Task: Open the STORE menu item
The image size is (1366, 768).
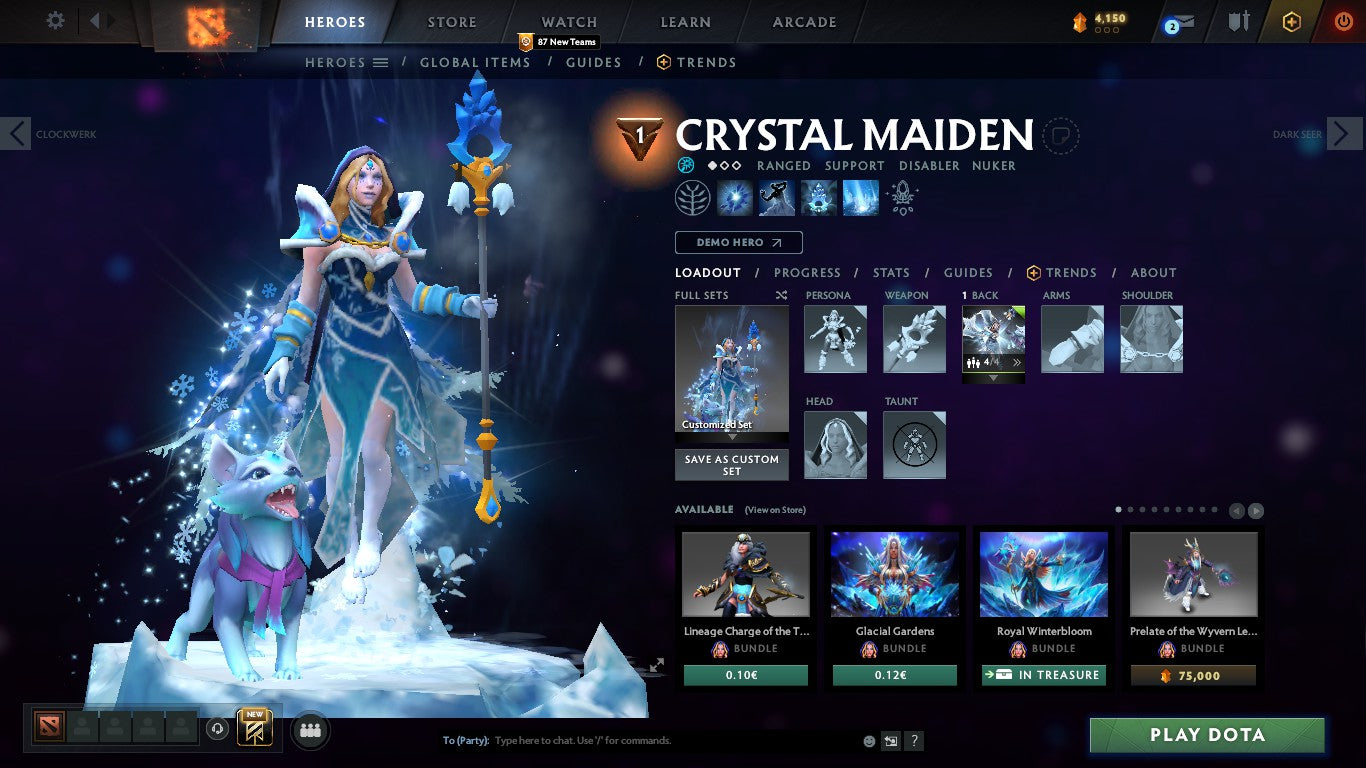Action: [451, 21]
